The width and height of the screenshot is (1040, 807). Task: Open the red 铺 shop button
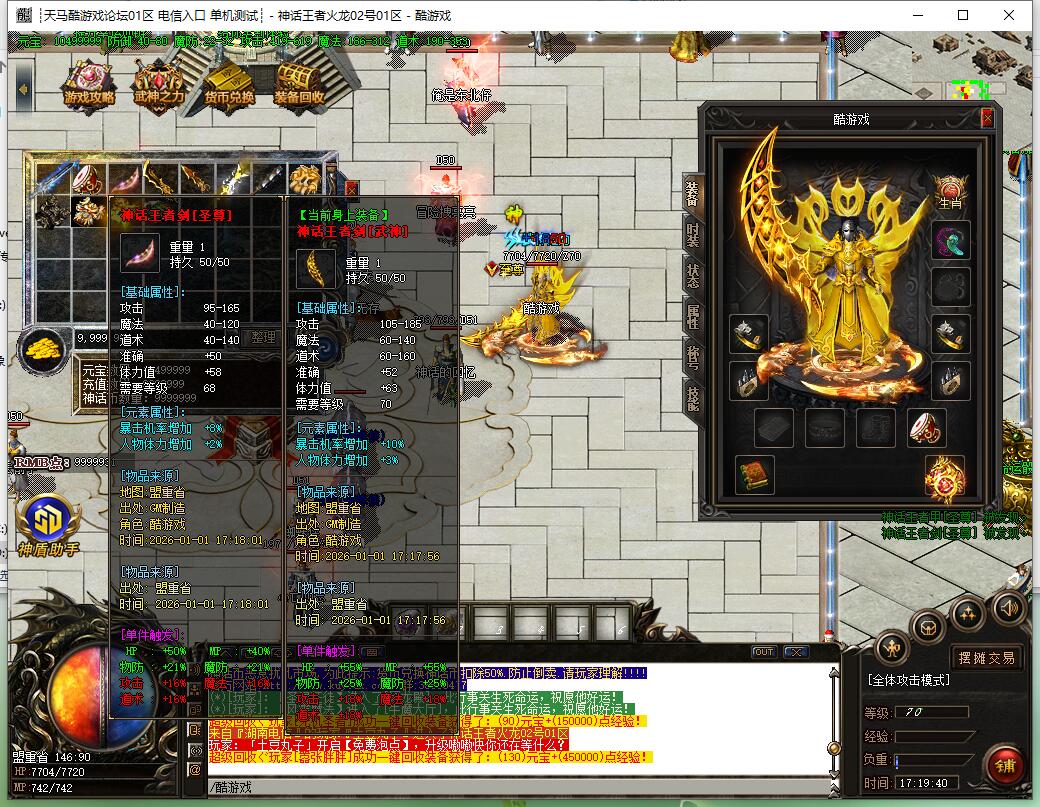point(1003,766)
